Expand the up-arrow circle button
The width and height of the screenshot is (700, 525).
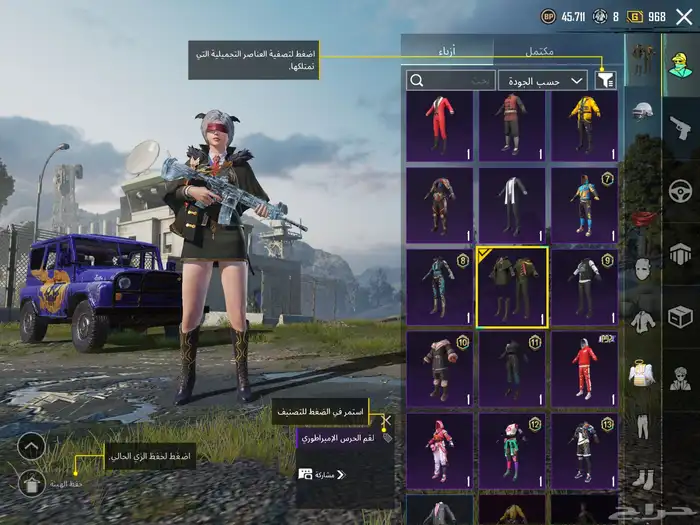(x=31, y=445)
